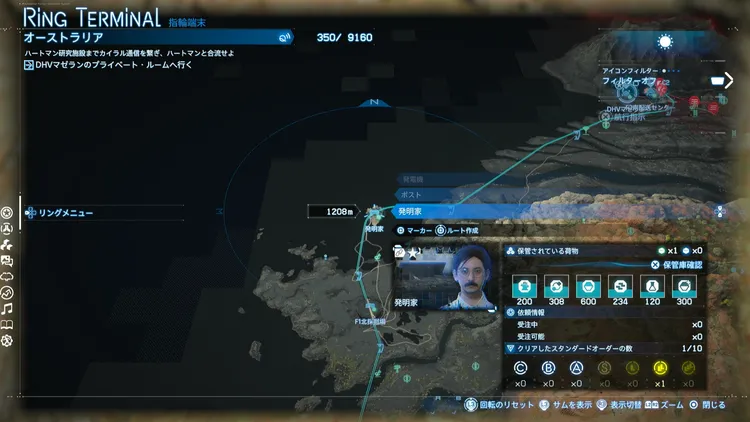The width and height of the screenshot is (750, 422).
Task: Click the music note icon in the sidebar
Action: 7,309
